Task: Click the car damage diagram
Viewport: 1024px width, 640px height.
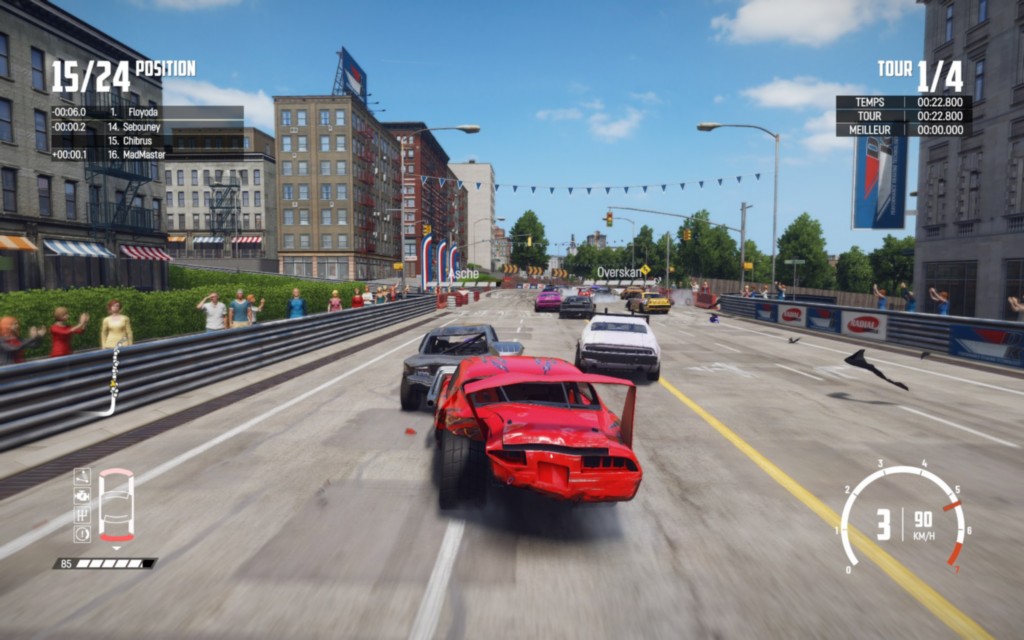Action: pos(116,506)
